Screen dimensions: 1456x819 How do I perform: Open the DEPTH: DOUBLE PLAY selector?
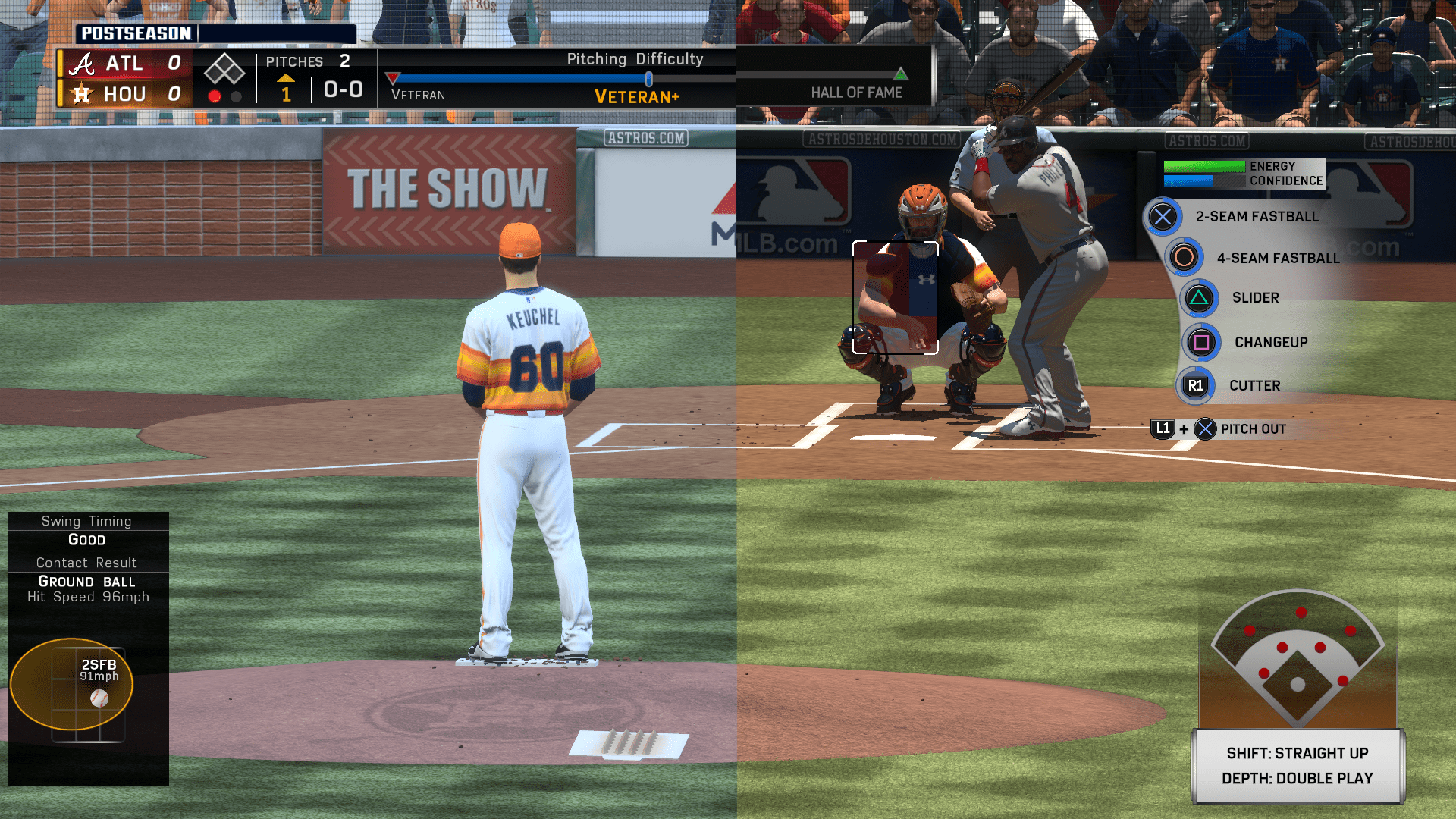[x=1298, y=778]
